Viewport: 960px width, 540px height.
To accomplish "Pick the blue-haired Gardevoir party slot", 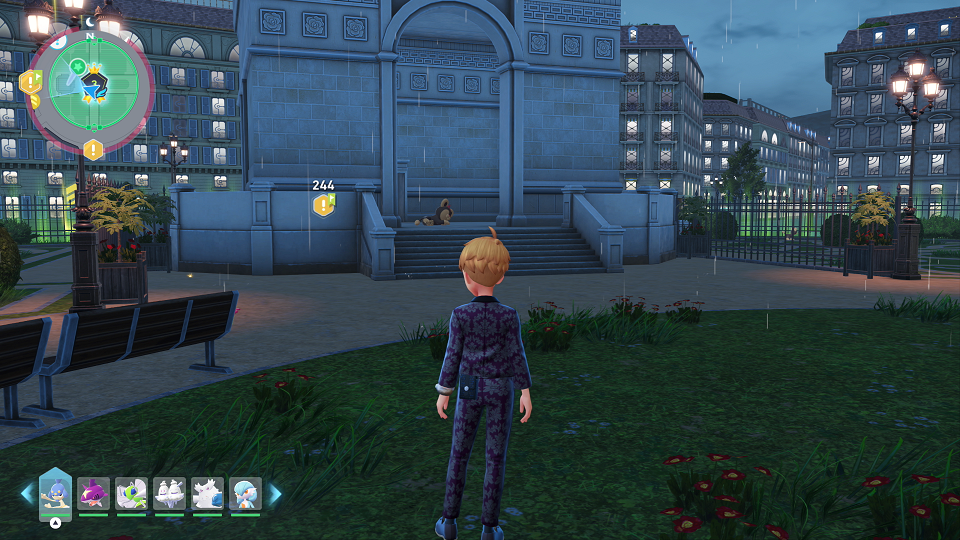I will tap(245, 493).
